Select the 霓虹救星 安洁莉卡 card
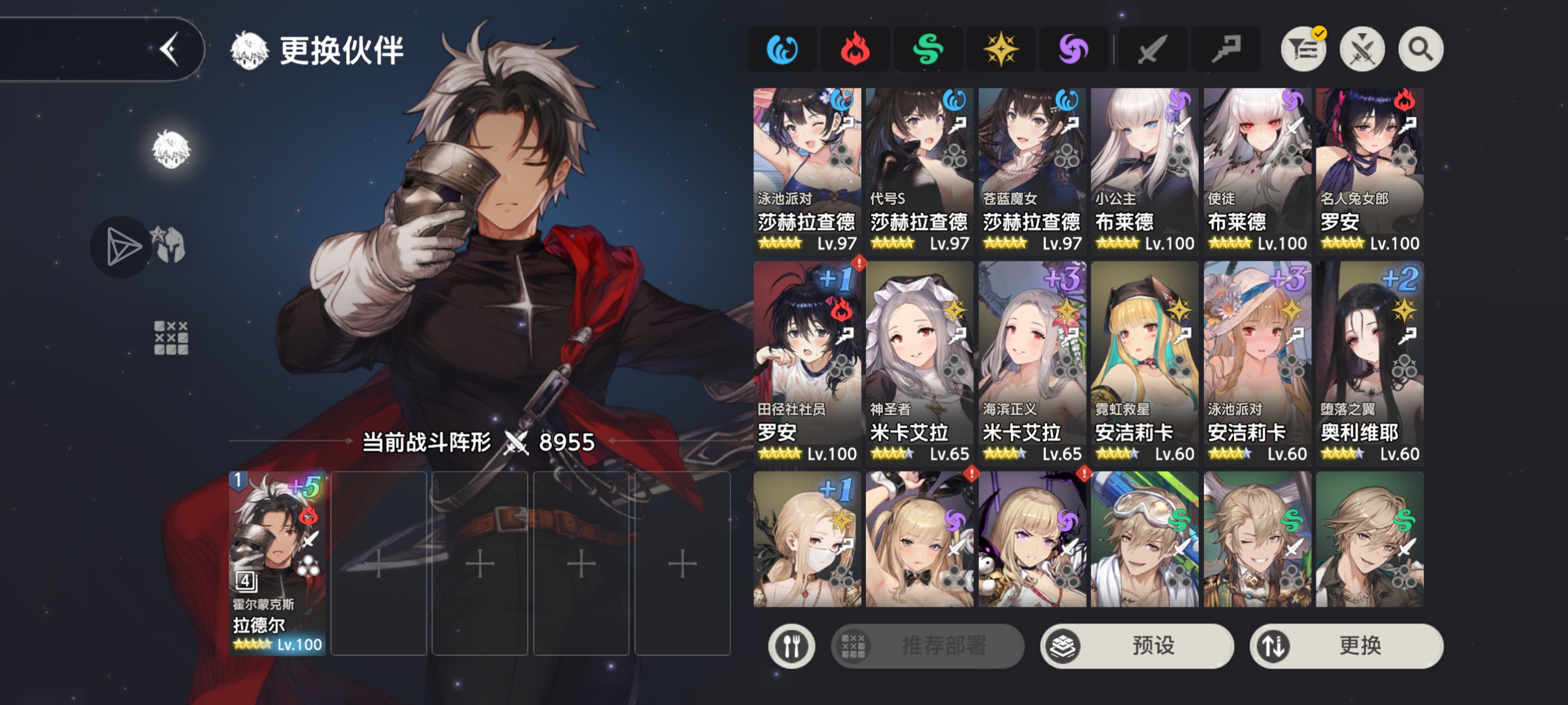The width and height of the screenshot is (1568, 705). tap(1144, 362)
